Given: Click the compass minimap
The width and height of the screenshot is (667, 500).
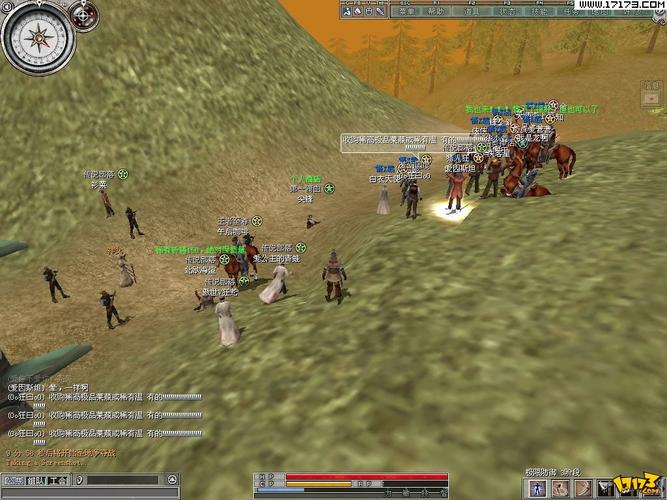Looking at the screenshot, I should point(38,38).
